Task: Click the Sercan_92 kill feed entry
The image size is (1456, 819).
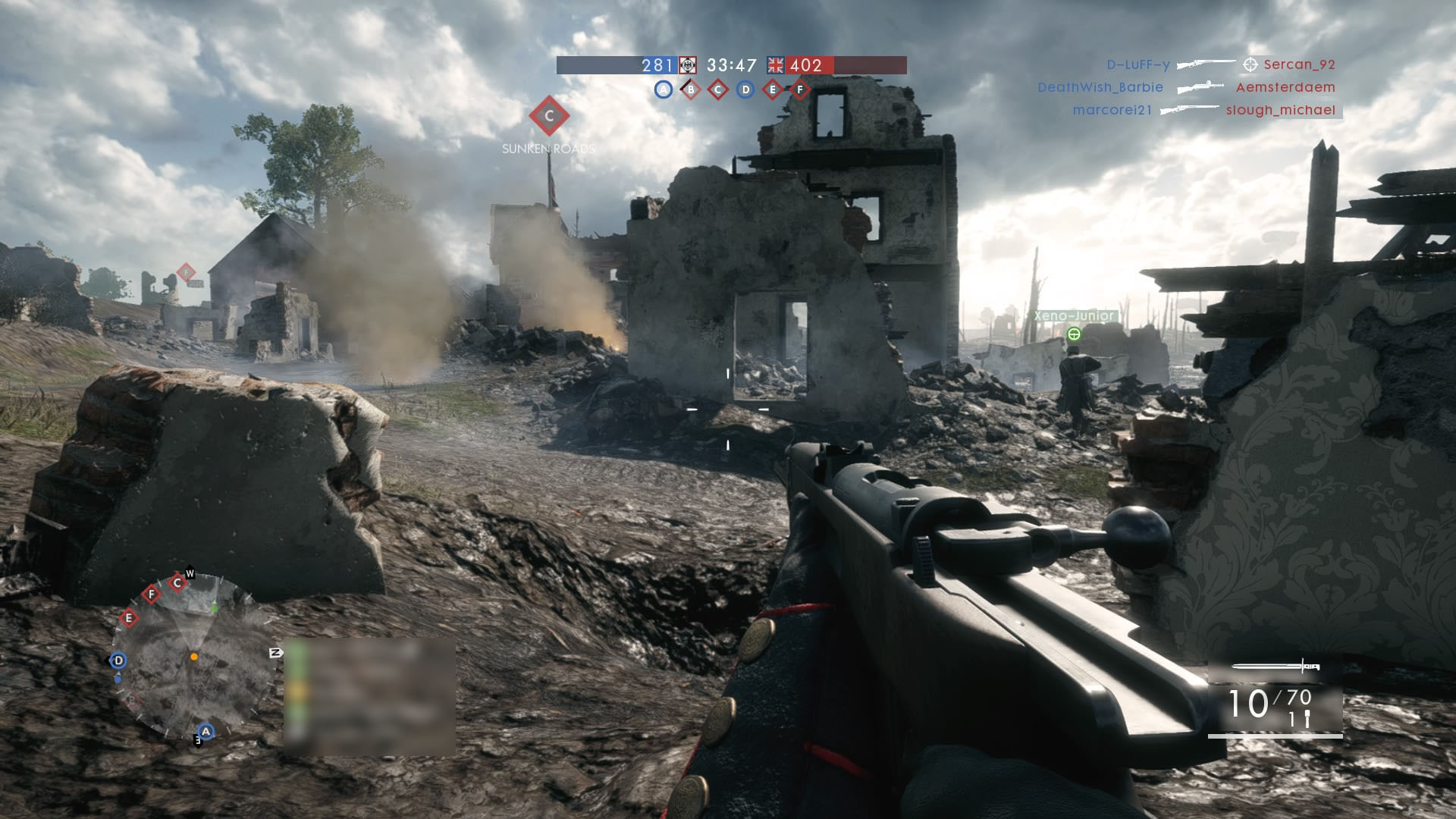Action: coord(1299,65)
